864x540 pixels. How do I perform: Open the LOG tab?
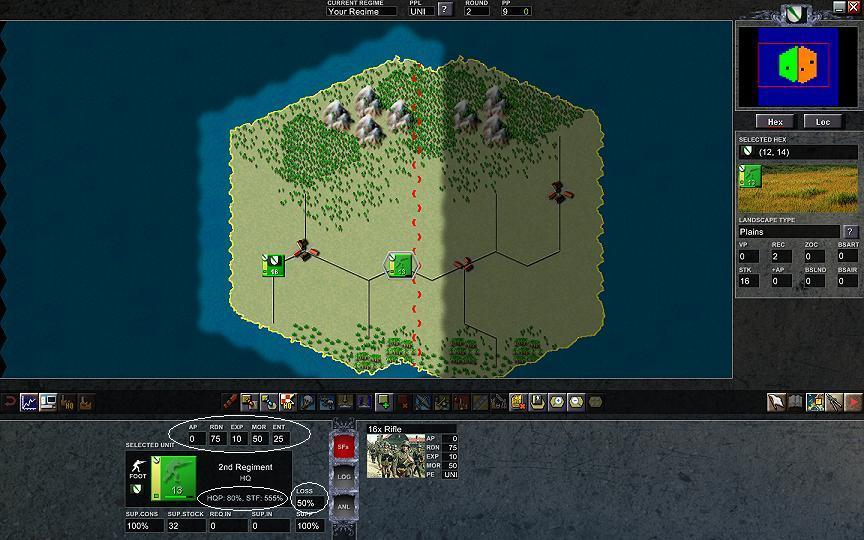[x=342, y=476]
